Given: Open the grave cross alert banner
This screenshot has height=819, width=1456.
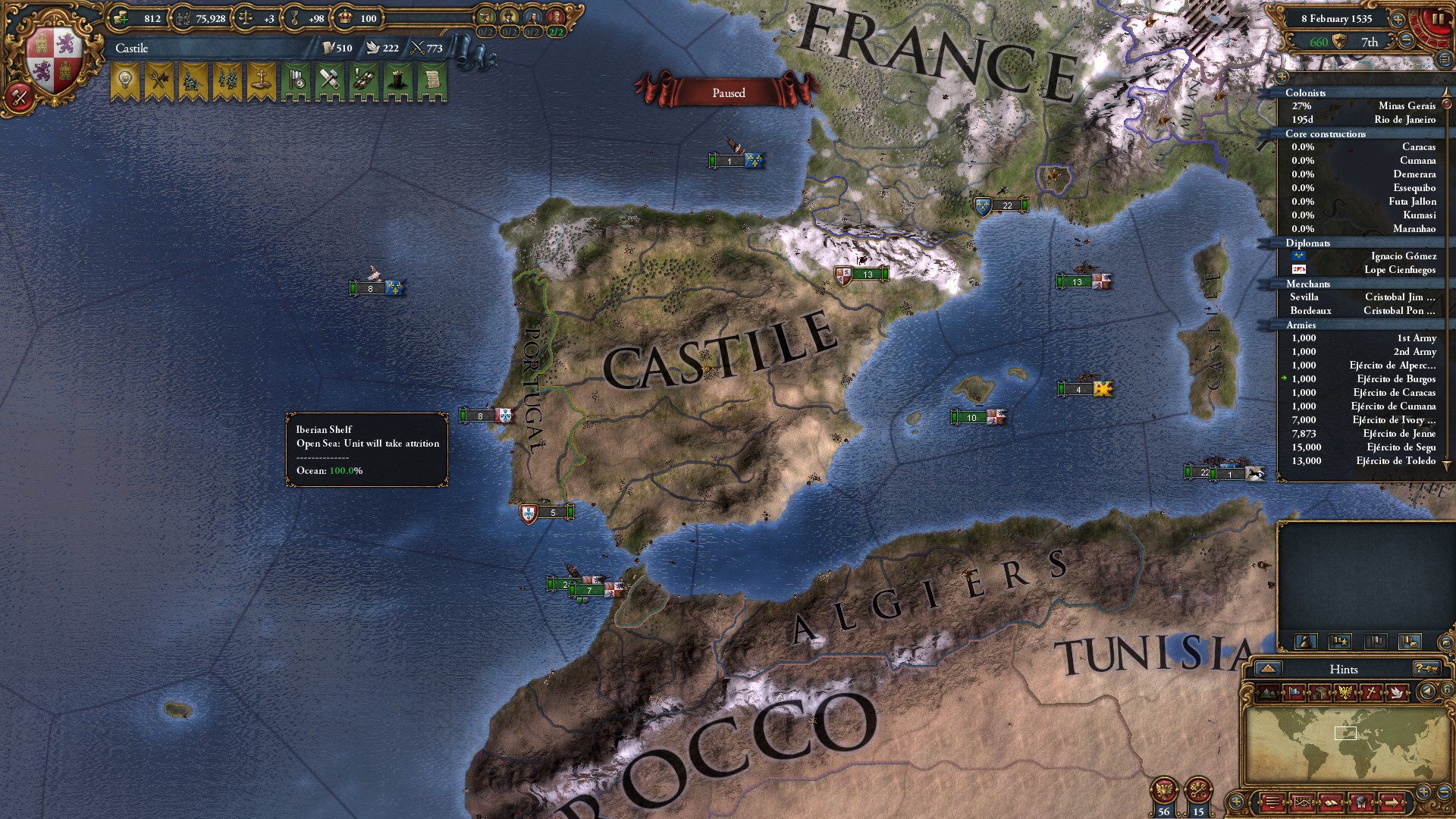Looking at the screenshot, I should point(261,80).
